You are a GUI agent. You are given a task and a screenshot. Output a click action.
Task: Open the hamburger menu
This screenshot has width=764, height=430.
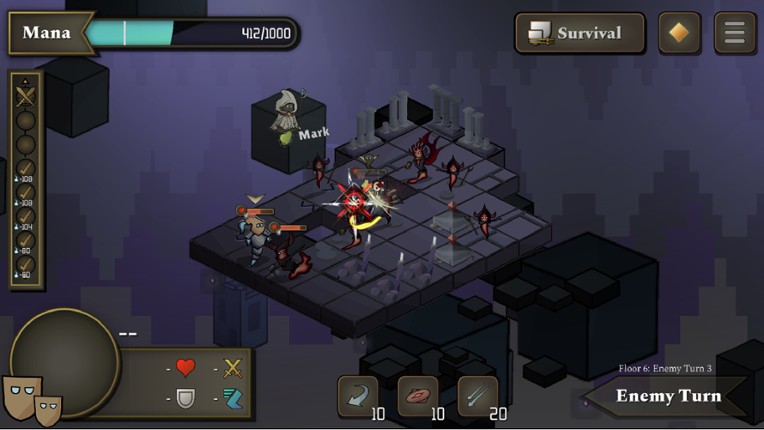click(x=735, y=33)
